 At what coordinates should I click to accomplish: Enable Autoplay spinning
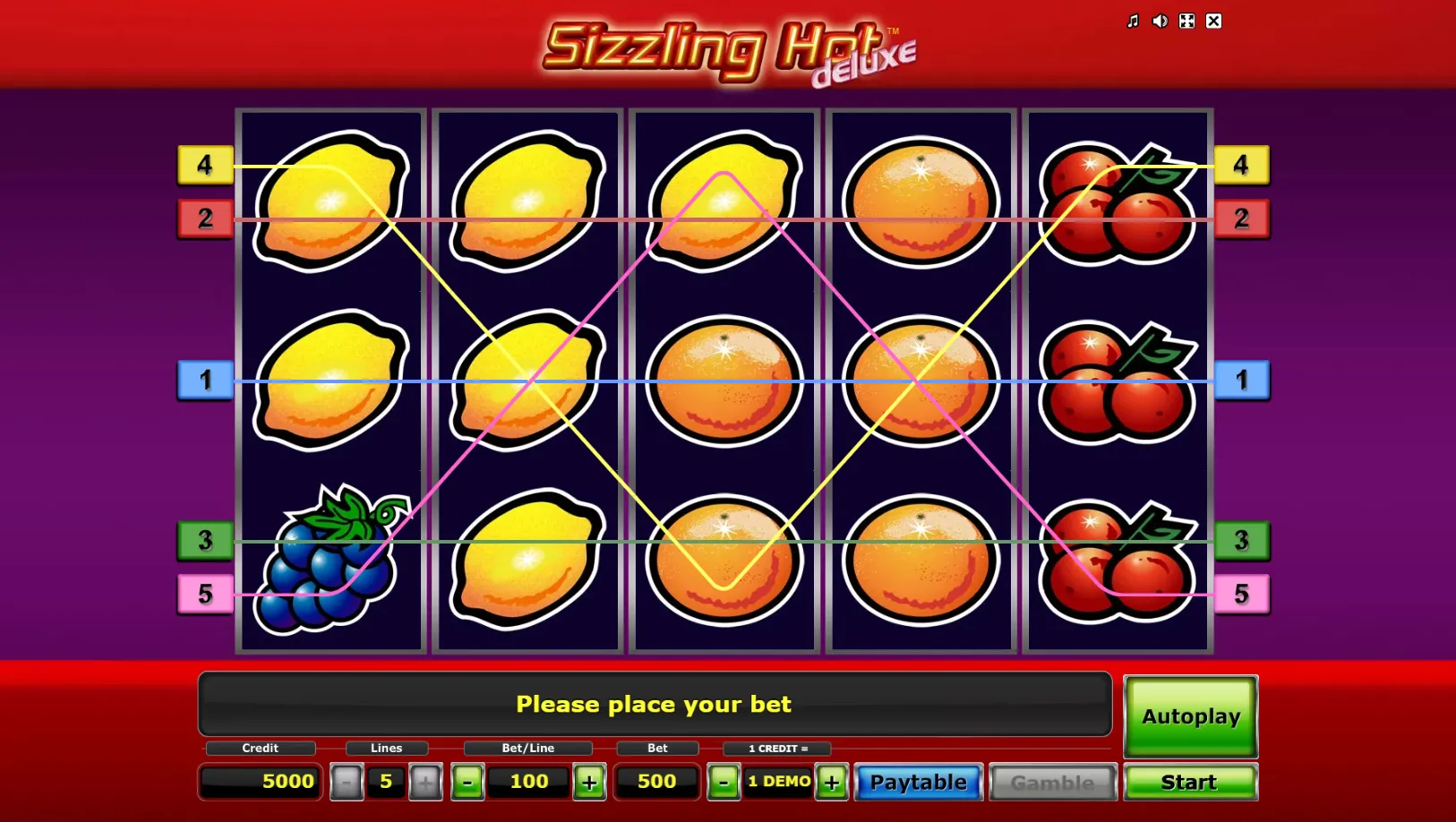1191,716
